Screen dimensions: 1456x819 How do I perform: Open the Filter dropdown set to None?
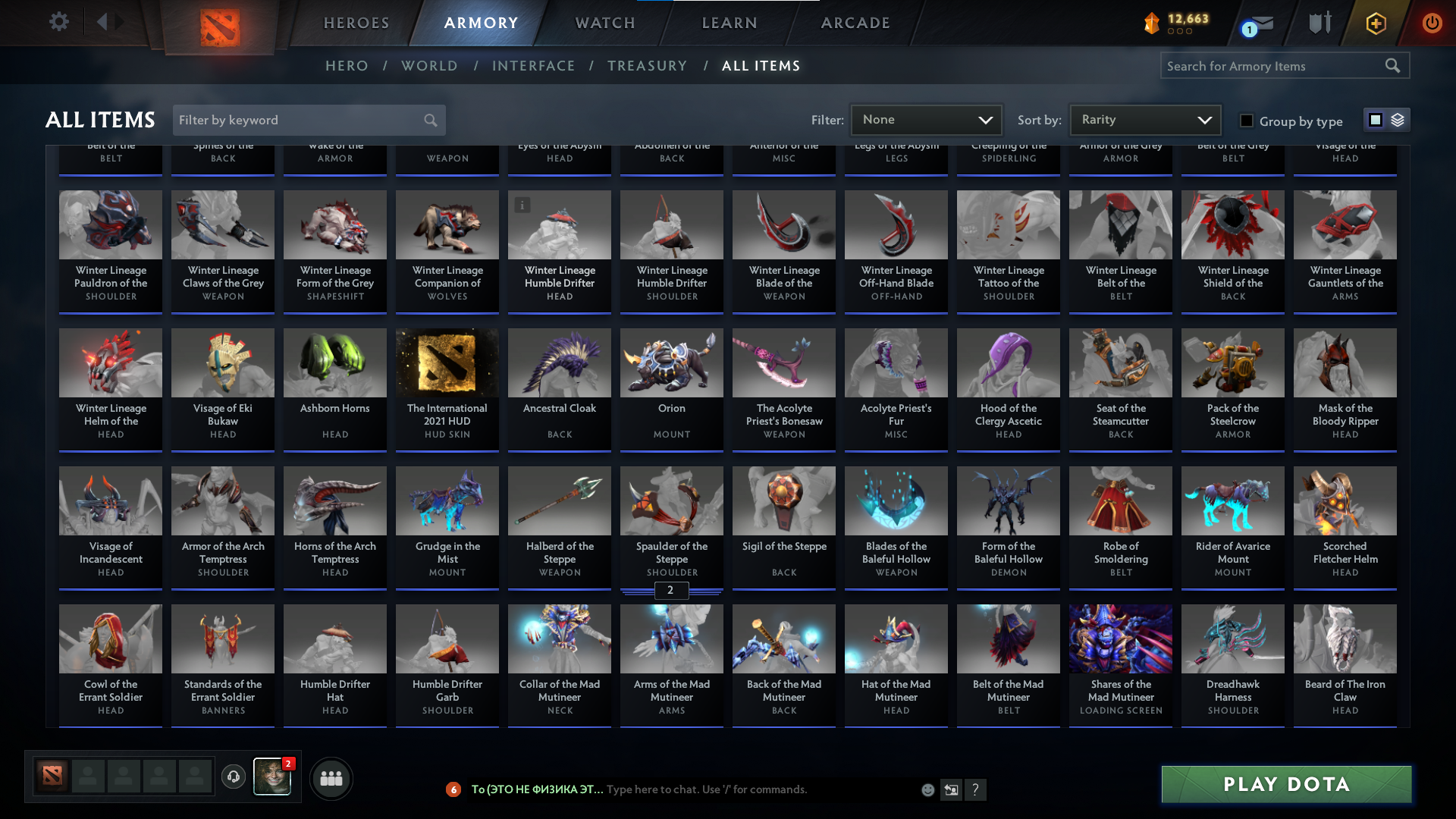coord(925,120)
